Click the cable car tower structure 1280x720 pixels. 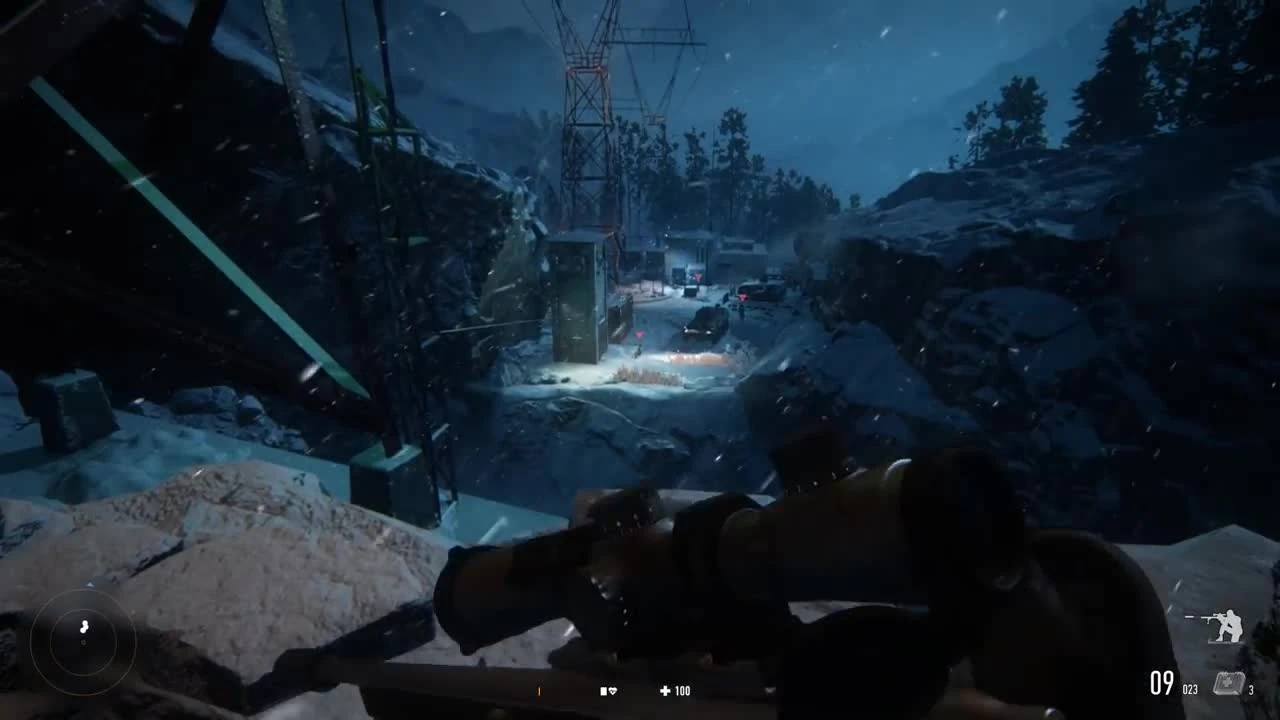click(x=590, y=130)
